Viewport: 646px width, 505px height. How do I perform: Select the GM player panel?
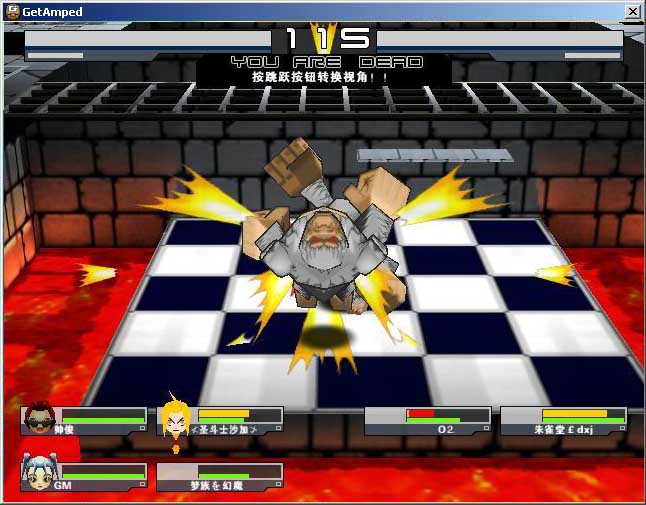pyautogui.click(x=84, y=476)
